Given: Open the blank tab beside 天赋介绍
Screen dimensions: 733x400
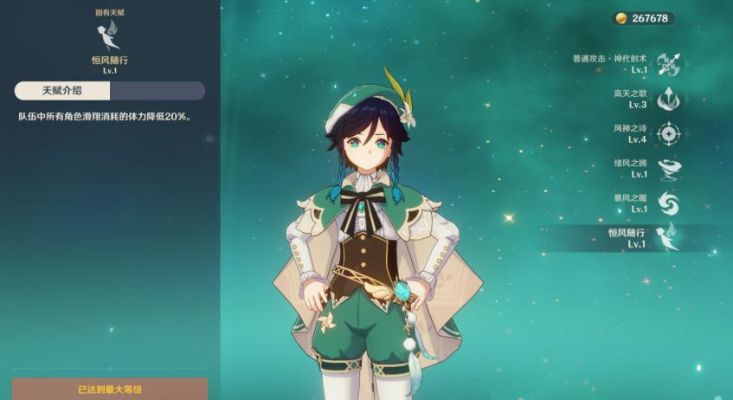Looking at the screenshot, I should (157, 91).
